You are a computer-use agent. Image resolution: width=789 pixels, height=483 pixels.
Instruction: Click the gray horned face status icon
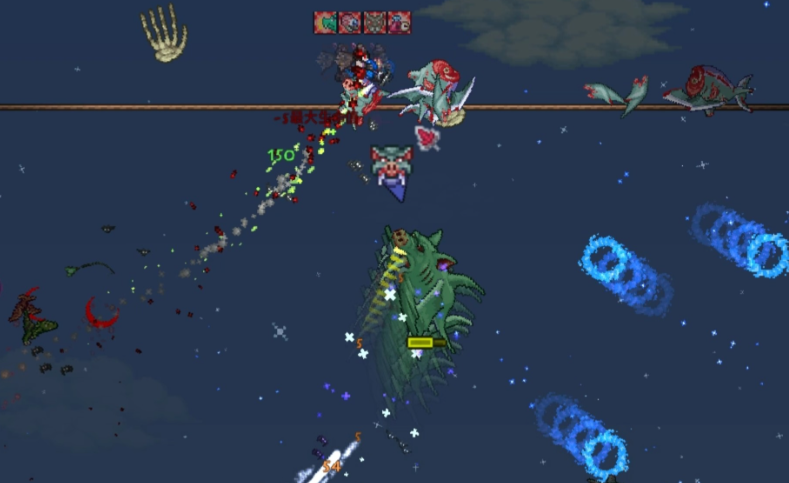(x=374, y=22)
